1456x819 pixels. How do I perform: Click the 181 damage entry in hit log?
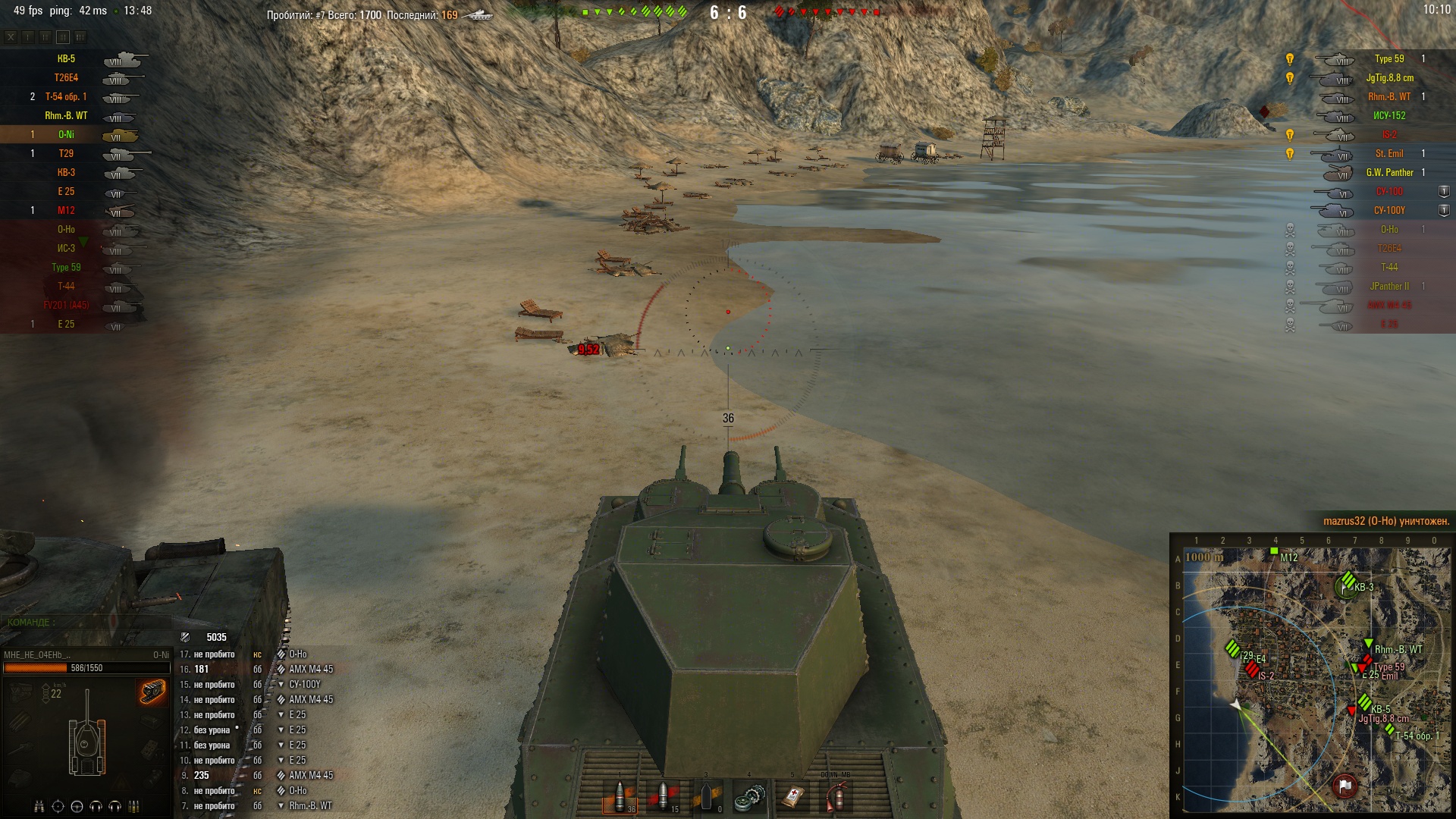point(202,670)
